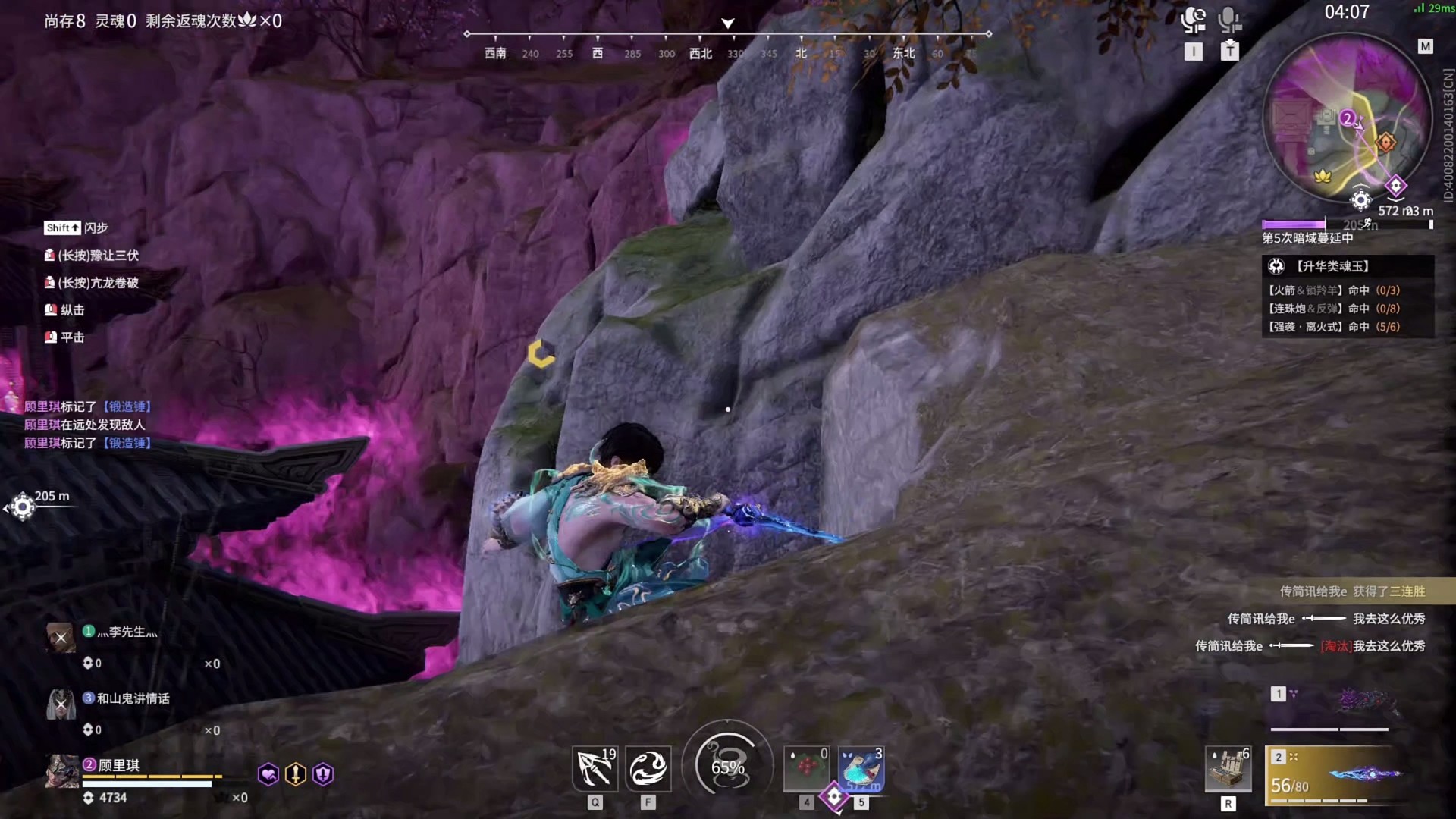Trigger the swirling wind skill icon
Viewport: 1456px width, 819px height.
click(x=648, y=769)
